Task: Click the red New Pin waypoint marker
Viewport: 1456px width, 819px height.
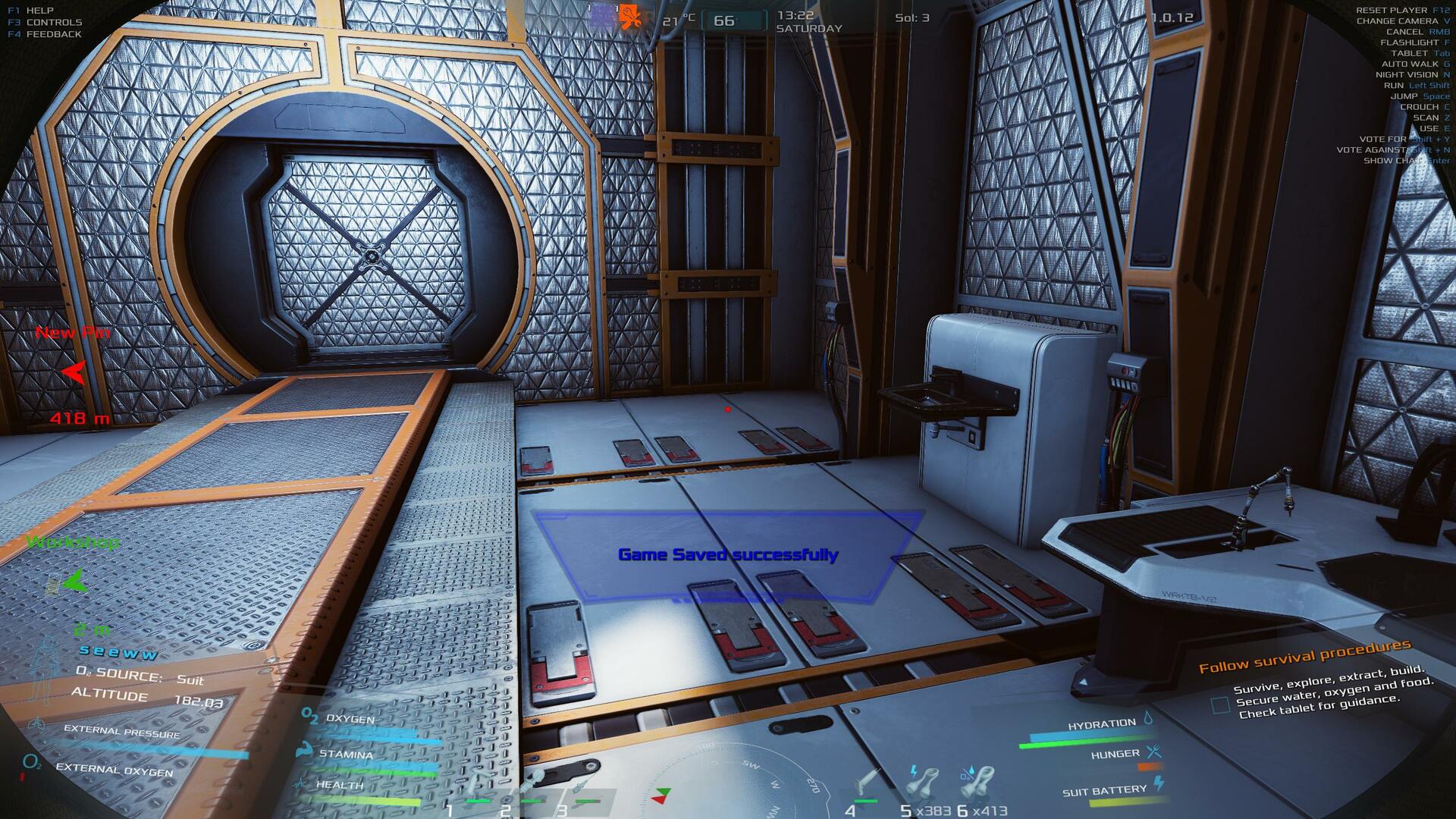Action: [x=74, y=372]
